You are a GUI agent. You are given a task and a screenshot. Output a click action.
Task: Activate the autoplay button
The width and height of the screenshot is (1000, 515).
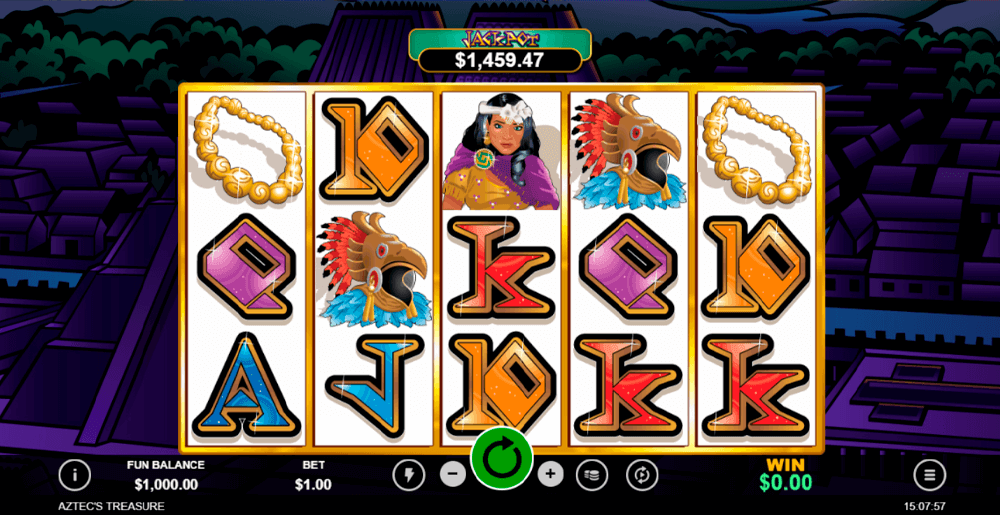(641, 474)
